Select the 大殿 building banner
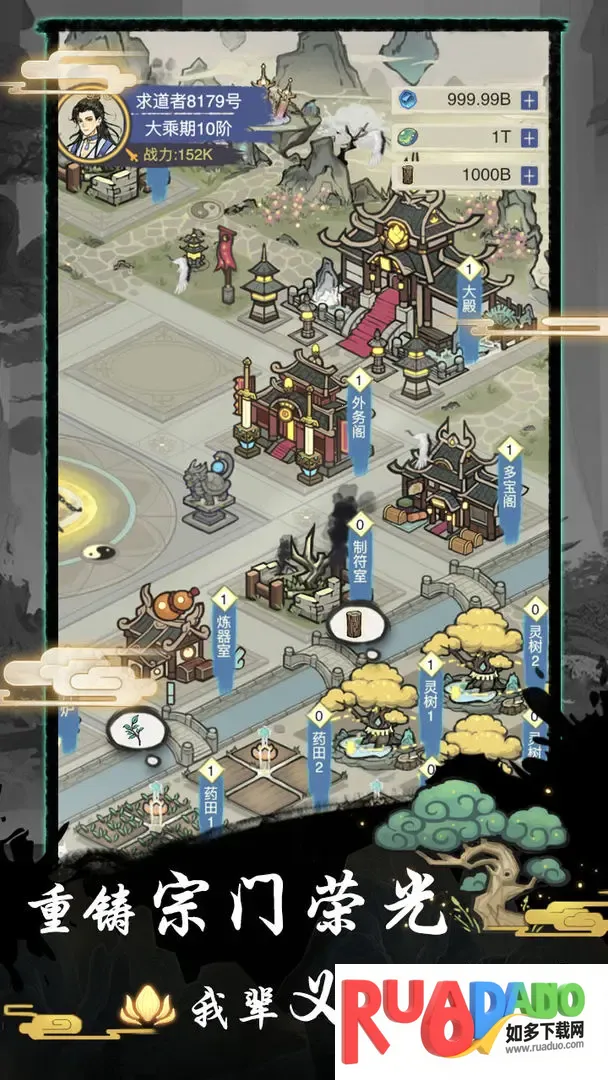The width and height of the screenshot is (608, 1080). pyautogui.click(x=468, y=298)
